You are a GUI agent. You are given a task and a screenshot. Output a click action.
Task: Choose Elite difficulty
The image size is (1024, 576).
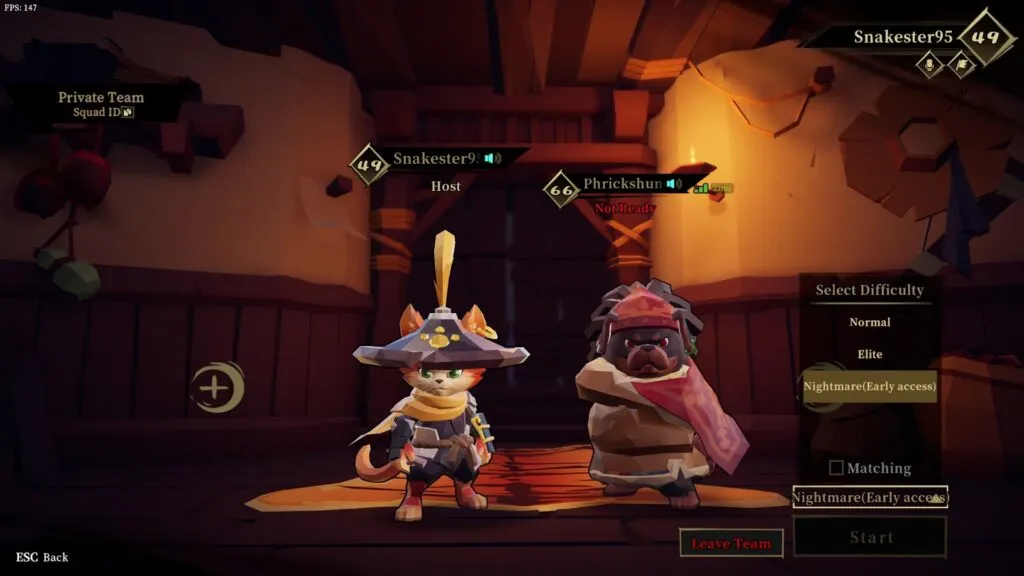(x=869, y=354)
